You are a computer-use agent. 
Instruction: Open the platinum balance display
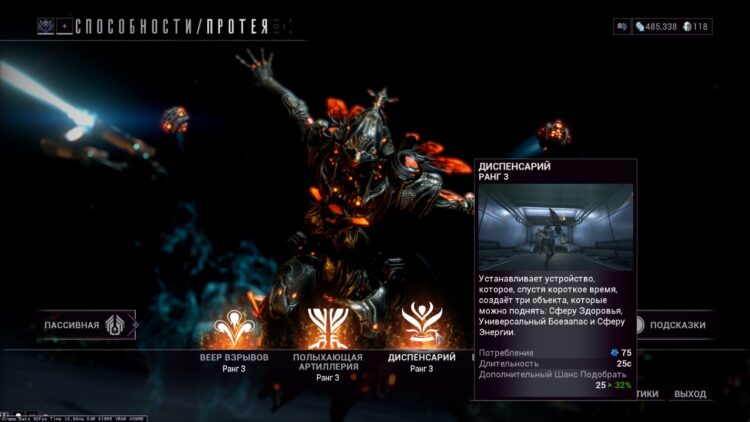point(695,26)
